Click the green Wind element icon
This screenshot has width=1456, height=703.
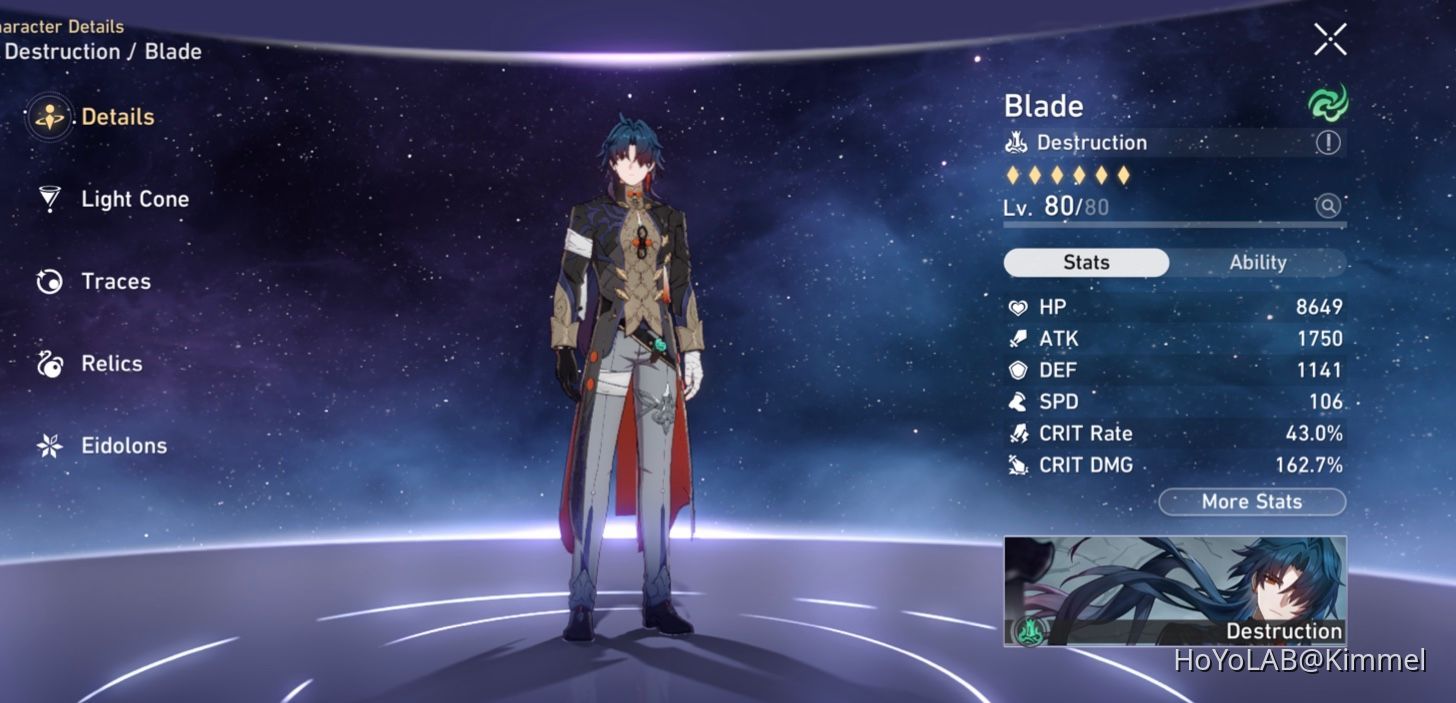1328,103
